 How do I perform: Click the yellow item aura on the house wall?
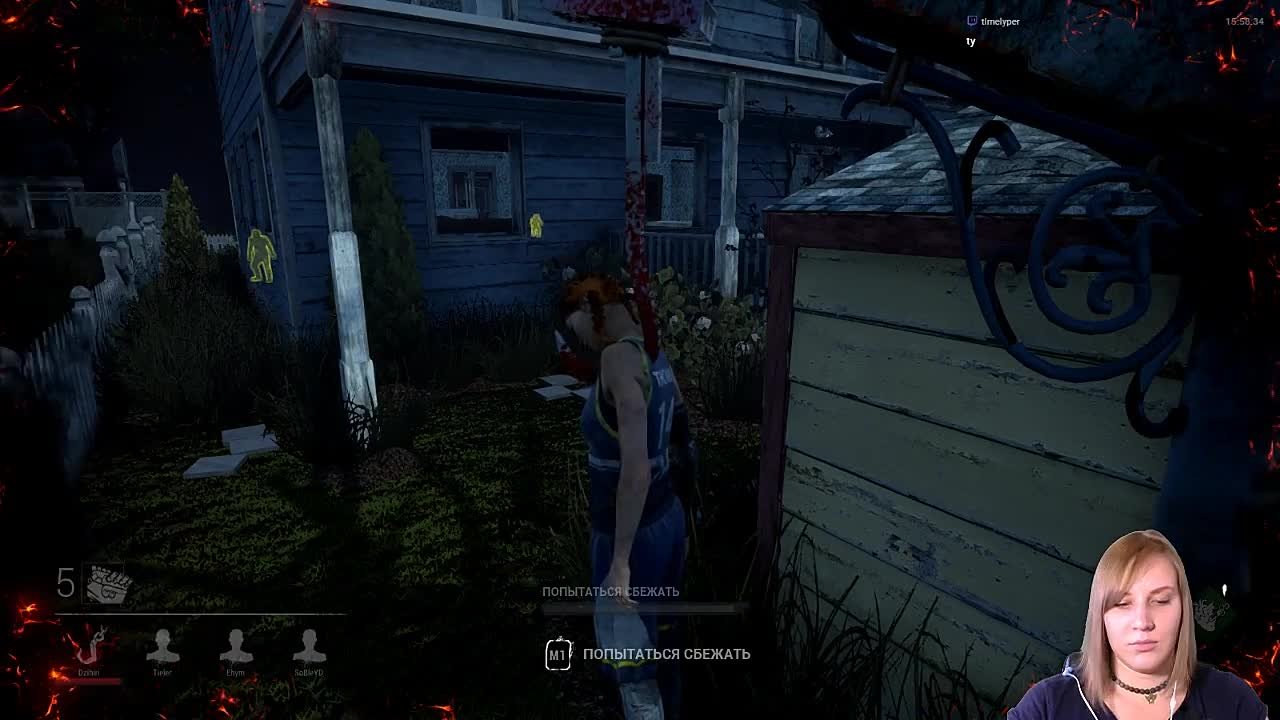tap(538, 225)
